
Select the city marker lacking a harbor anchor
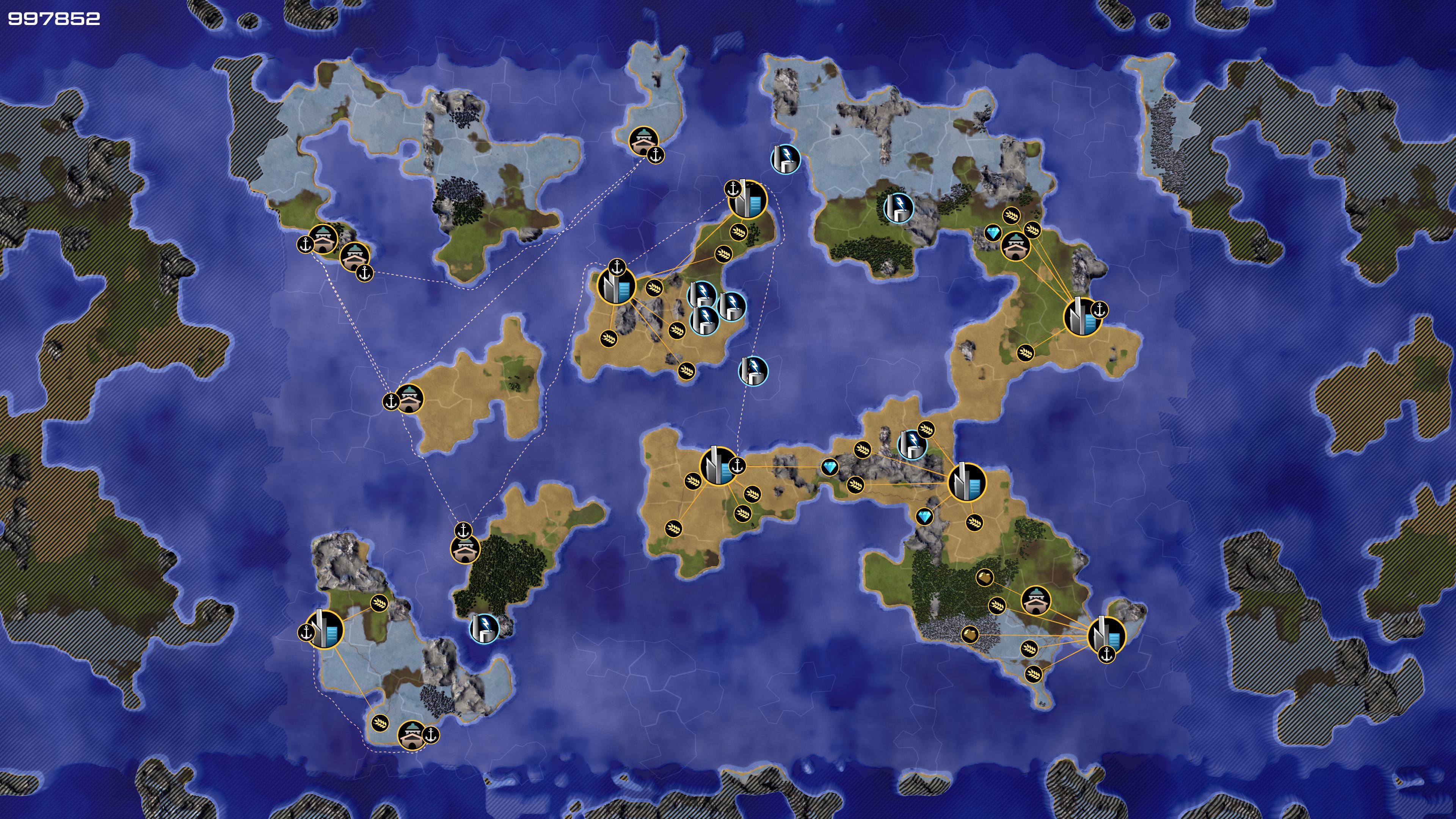[966, 482]
